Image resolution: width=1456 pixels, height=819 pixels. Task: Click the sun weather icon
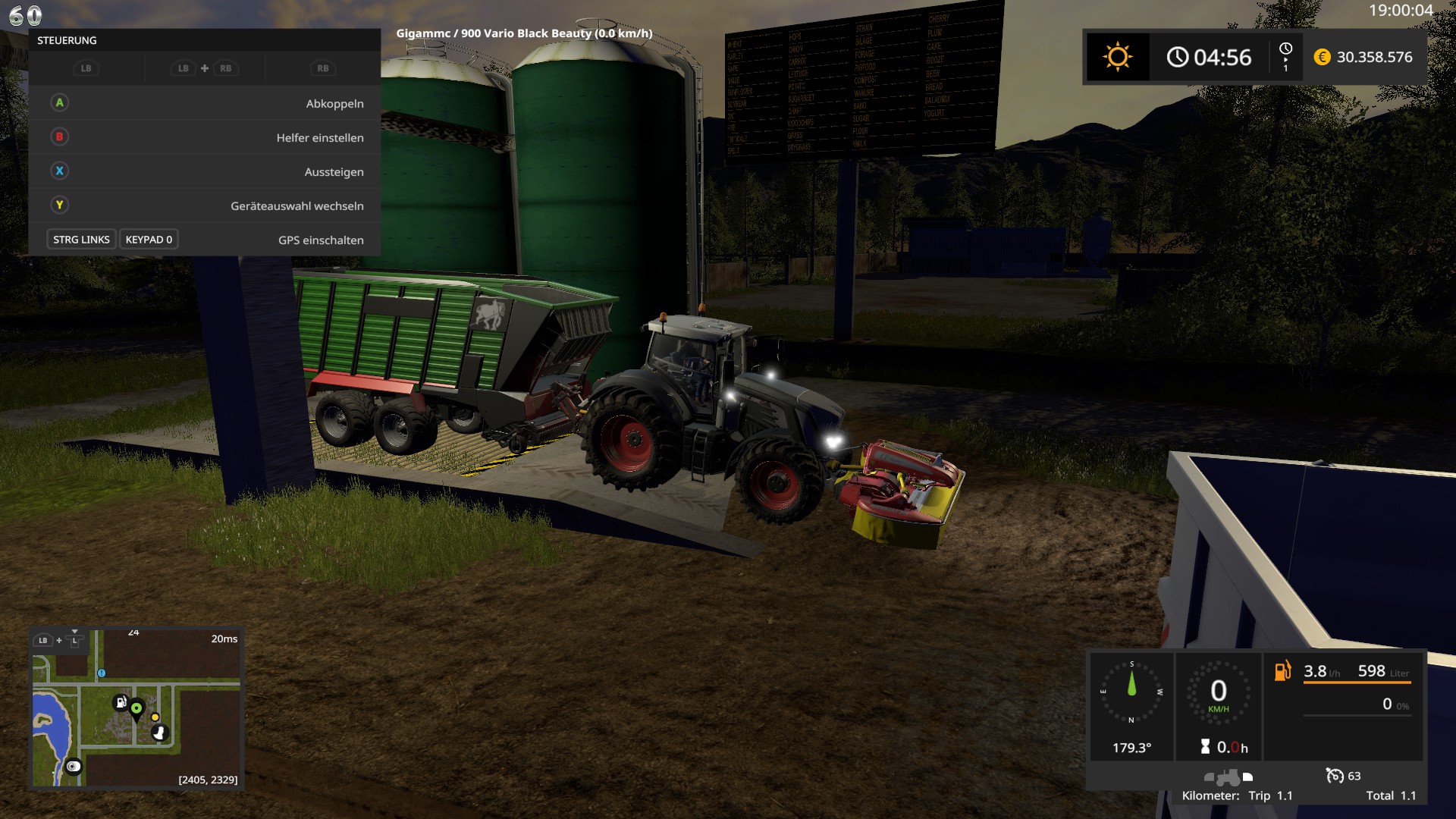coord(1117,57)
